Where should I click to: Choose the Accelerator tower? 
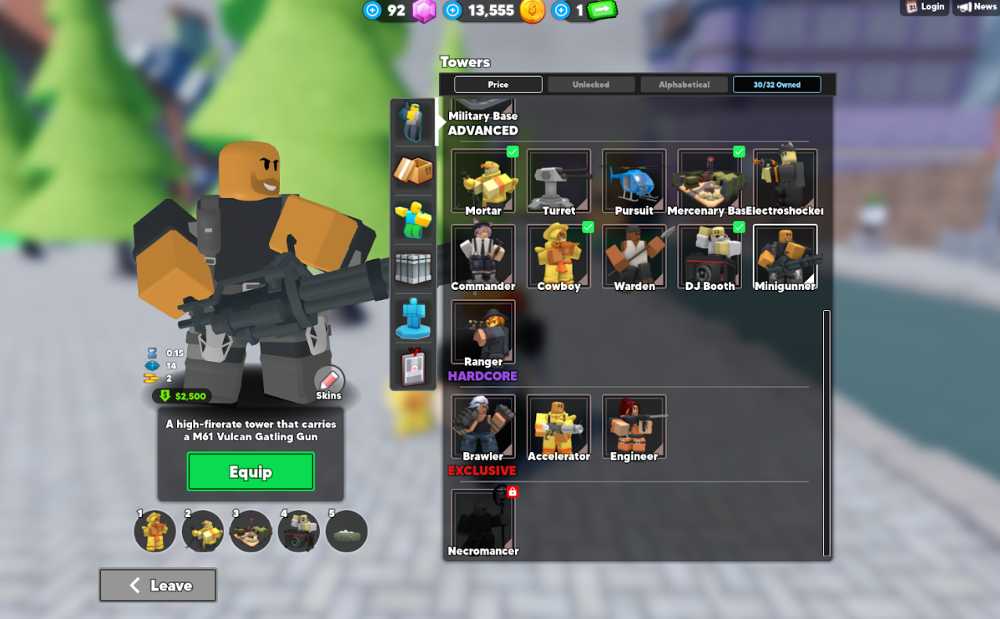point(559,426)
